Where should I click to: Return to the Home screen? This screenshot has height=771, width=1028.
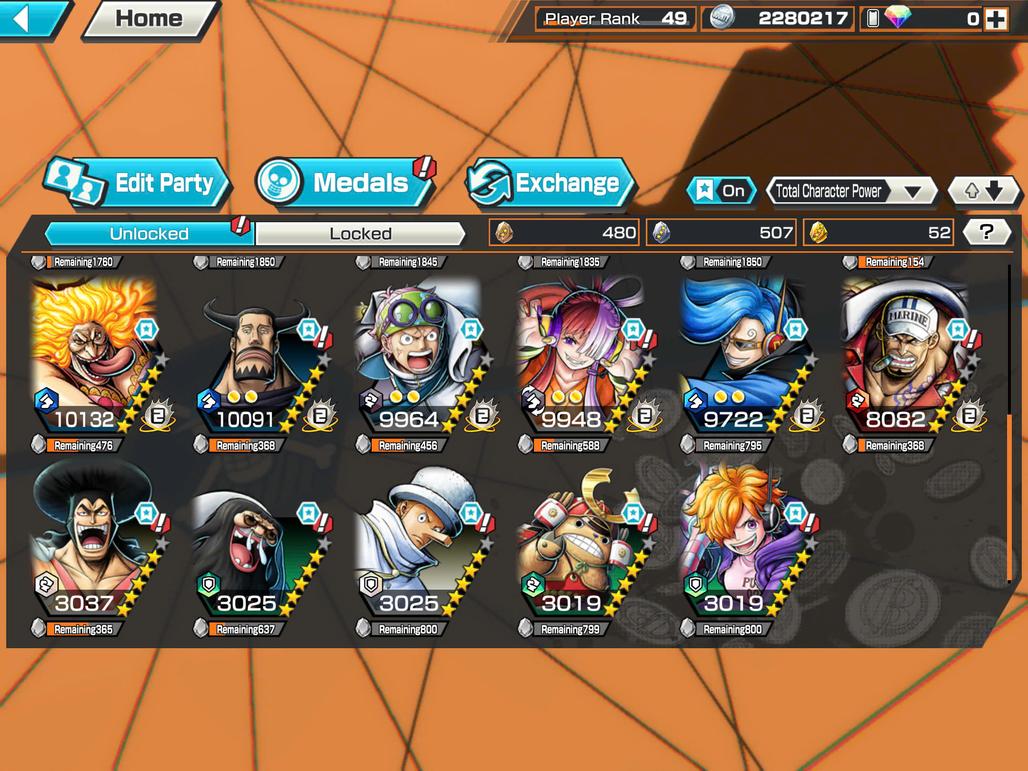click(x=150, y=18)
